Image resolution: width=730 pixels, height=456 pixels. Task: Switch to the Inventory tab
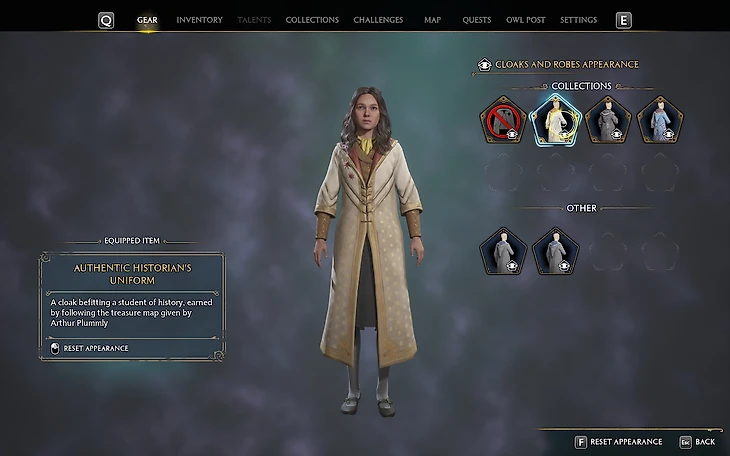199,20
